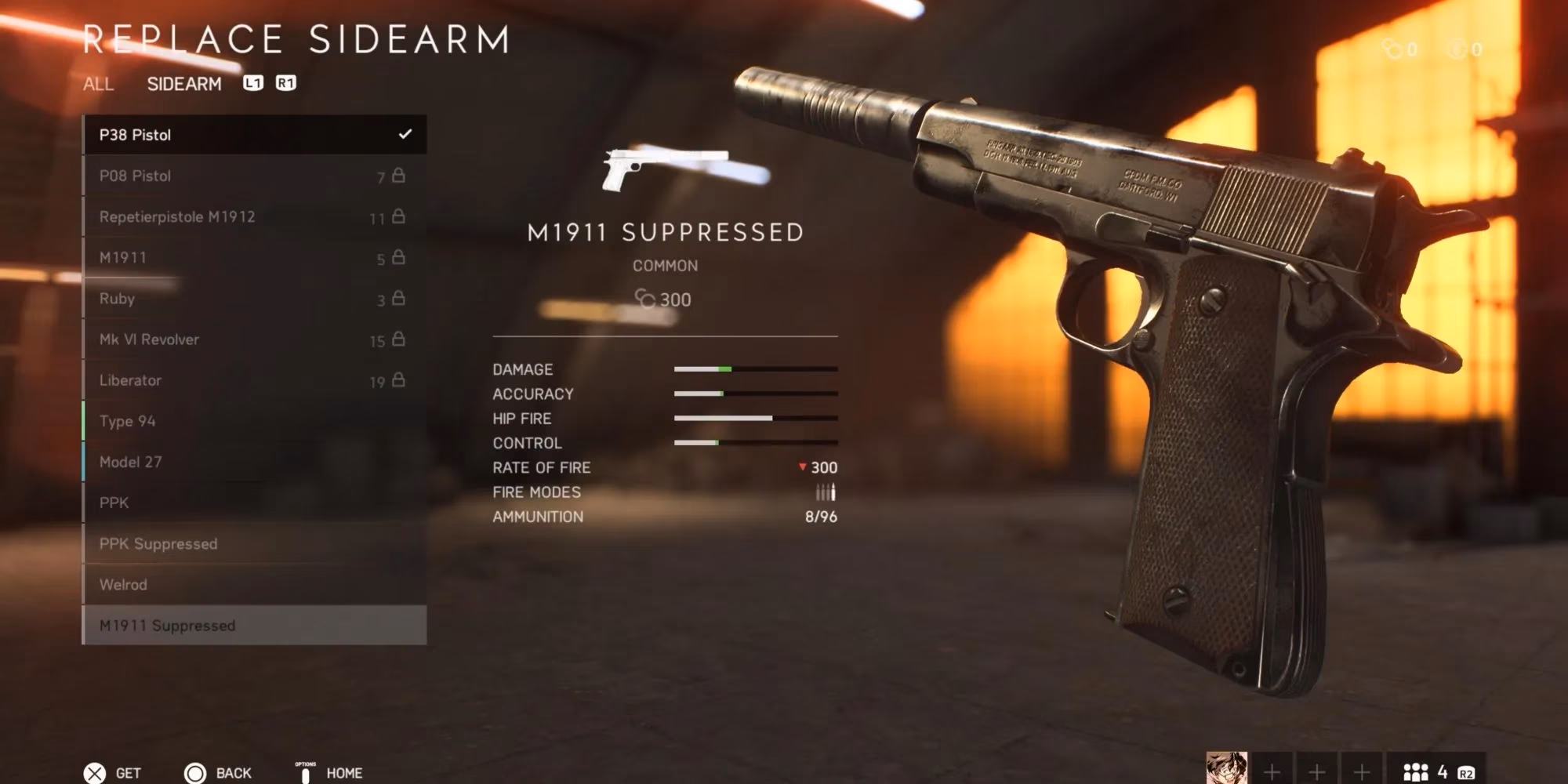Screen dimensions: 1568x784
Task: Toggle the equipped checkmark on P38 Pistol
Action: [406, 134]
